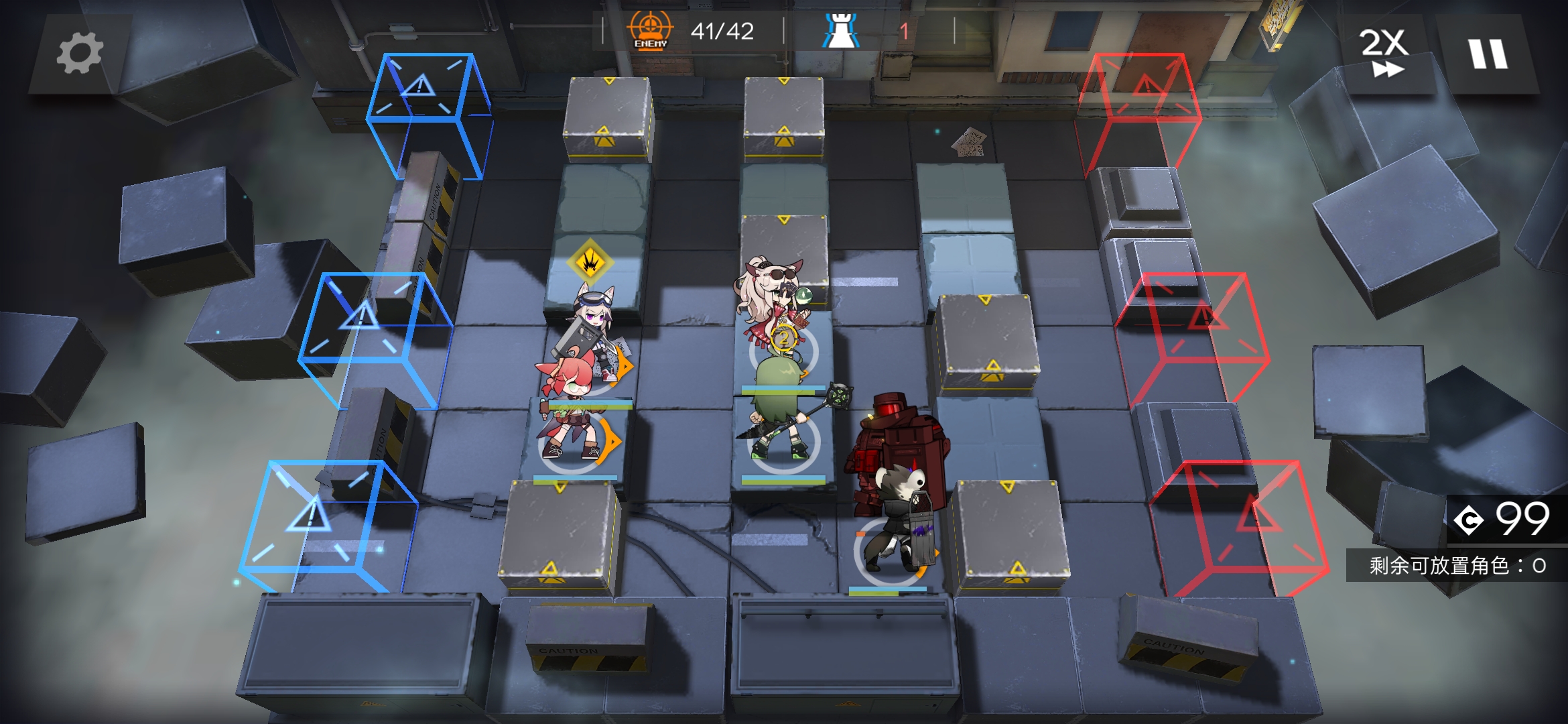Toggle the 2X game speed button
Image resolution: width=1568 pixels, height=724 pixels.
(1384, 52)
